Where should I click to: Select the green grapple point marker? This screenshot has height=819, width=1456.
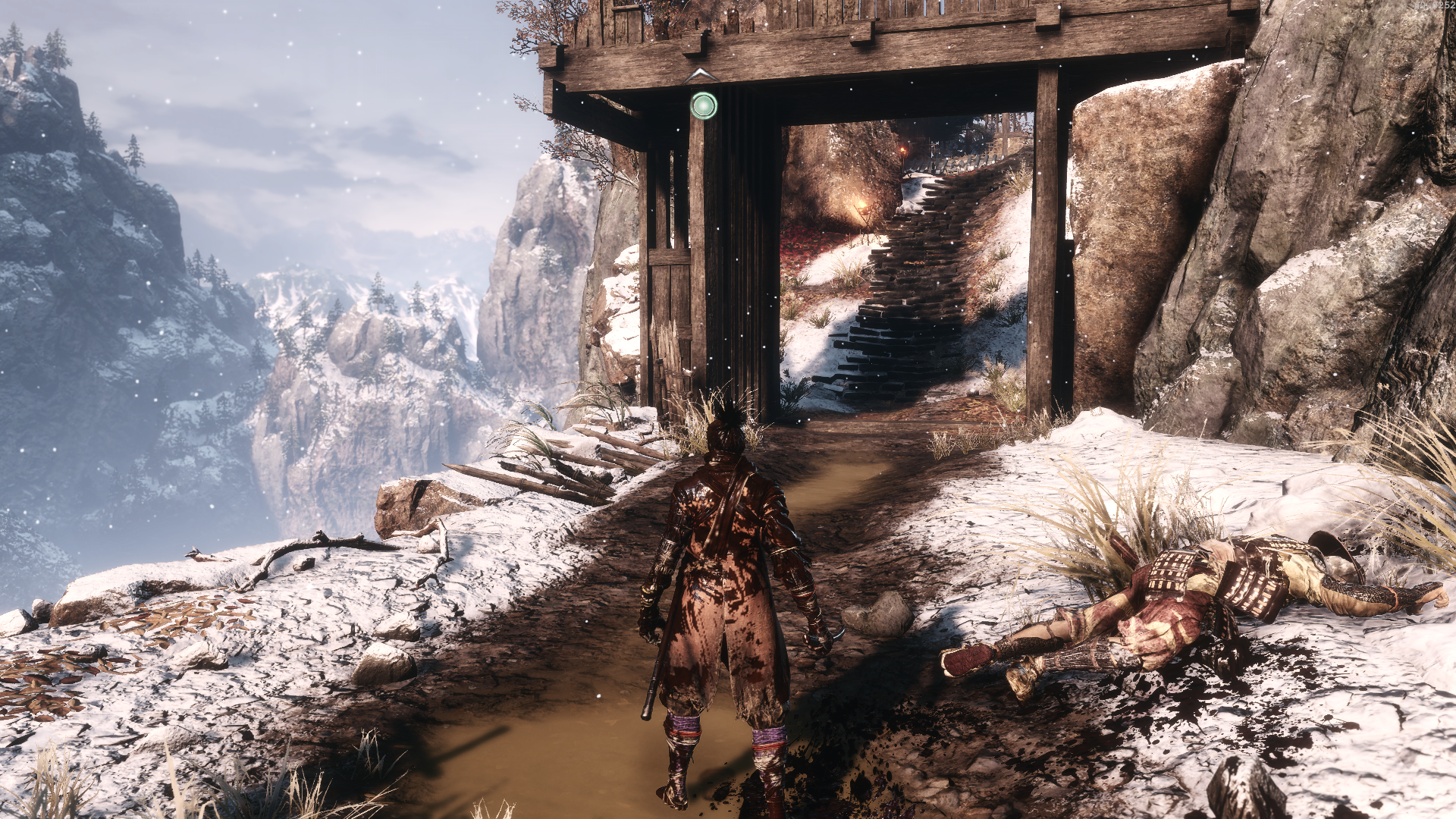click(x=704, y=105)
